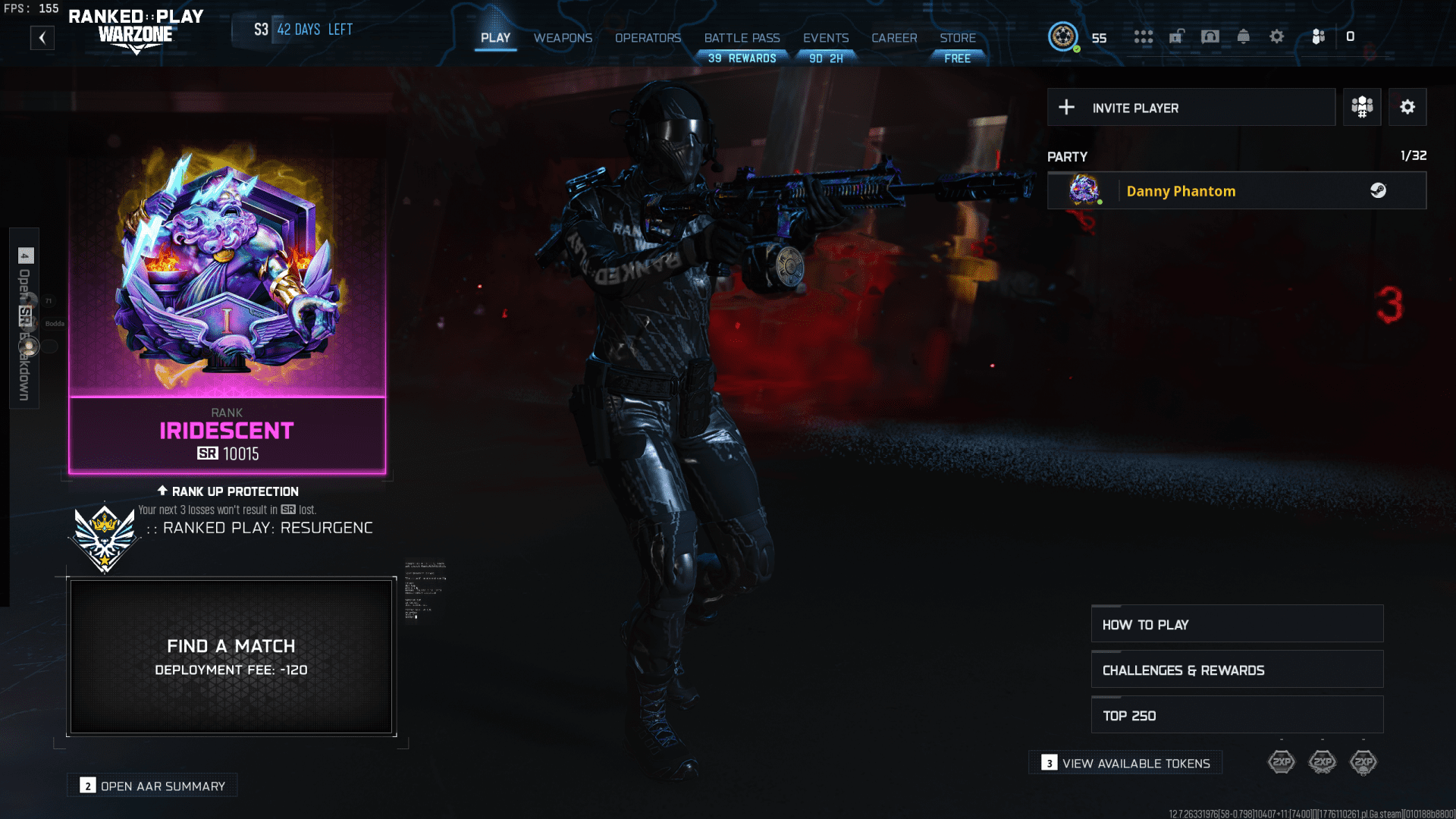Open the group members icon near the CP counter

coord(1317,36)
